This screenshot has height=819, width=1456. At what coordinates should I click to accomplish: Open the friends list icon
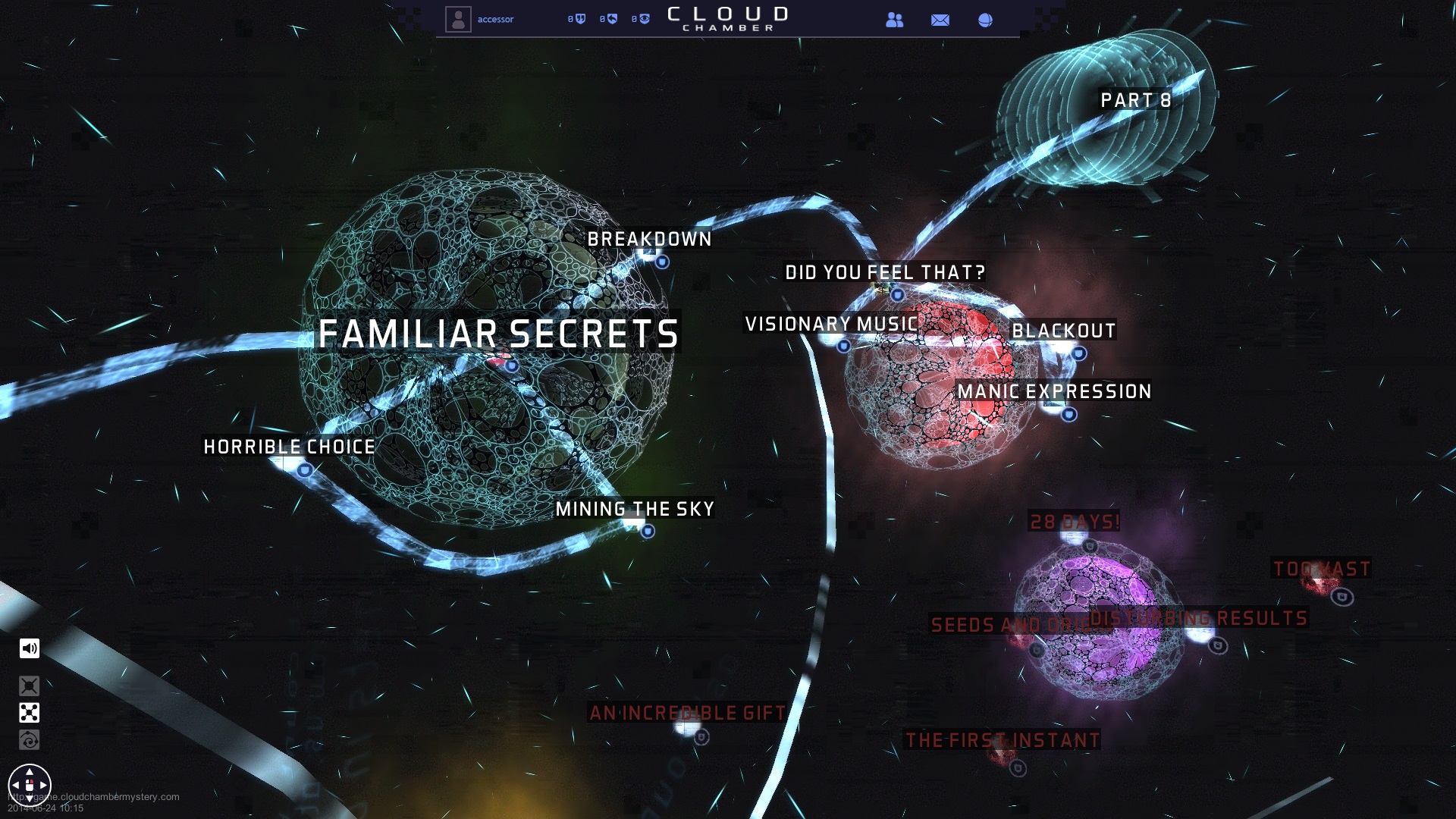pos(895,20)
